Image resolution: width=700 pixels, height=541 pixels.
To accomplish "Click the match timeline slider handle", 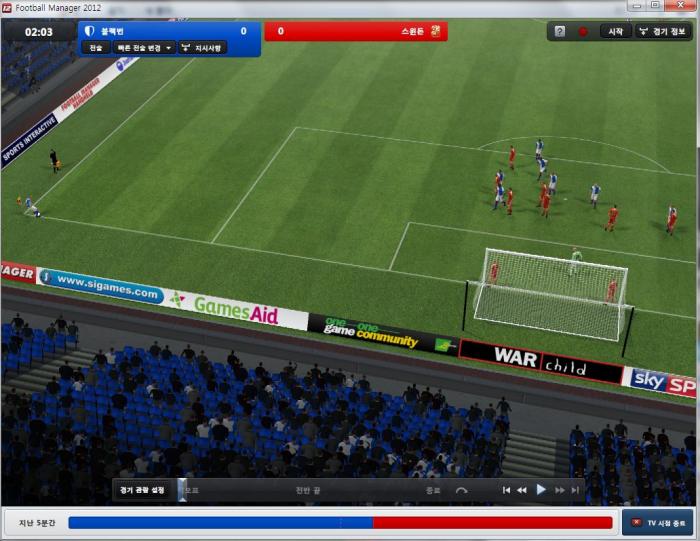I will point(181,489).
